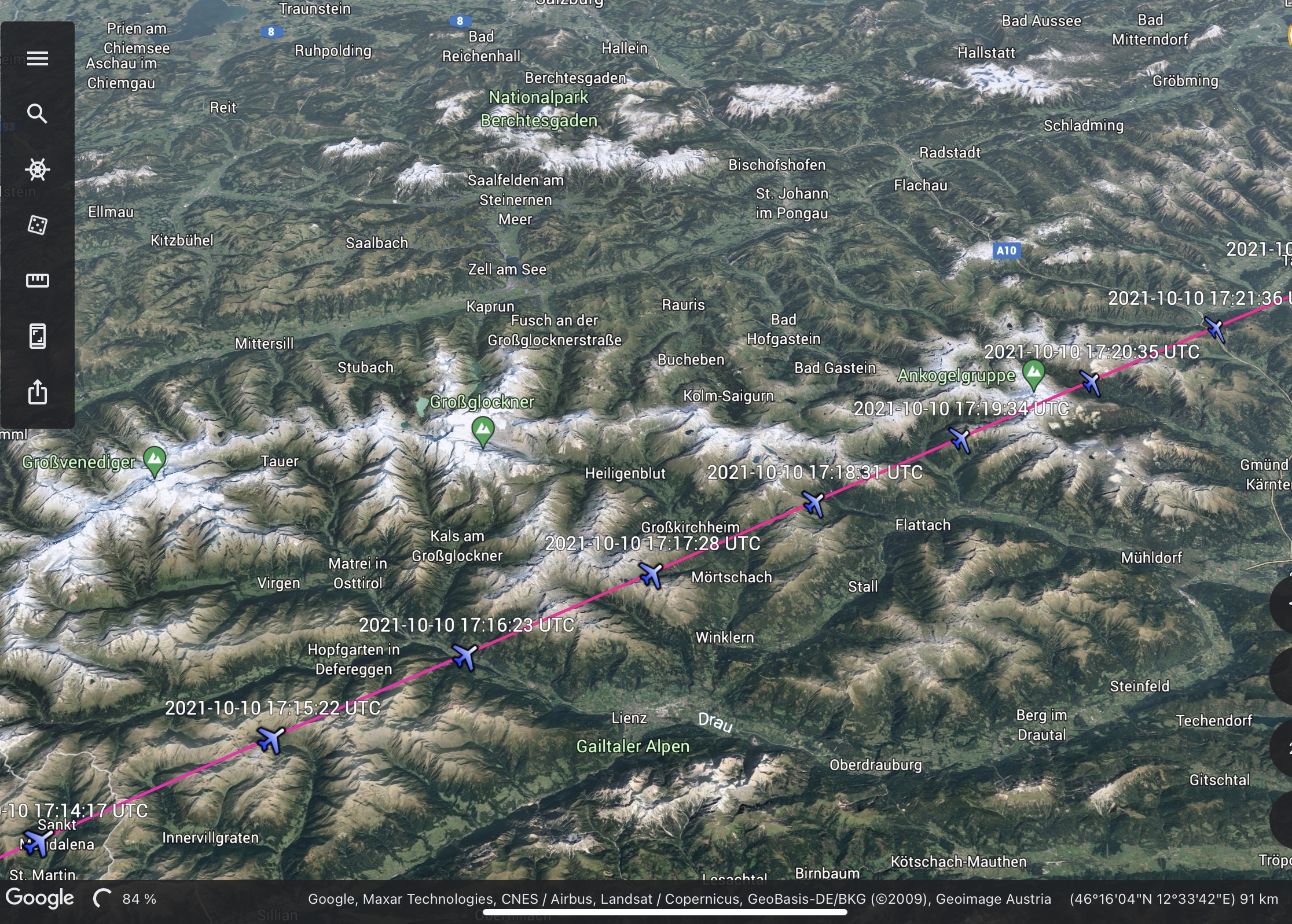Open the hamburger menu
Viewport: 1292px width, 924px height.
point(38,58)
